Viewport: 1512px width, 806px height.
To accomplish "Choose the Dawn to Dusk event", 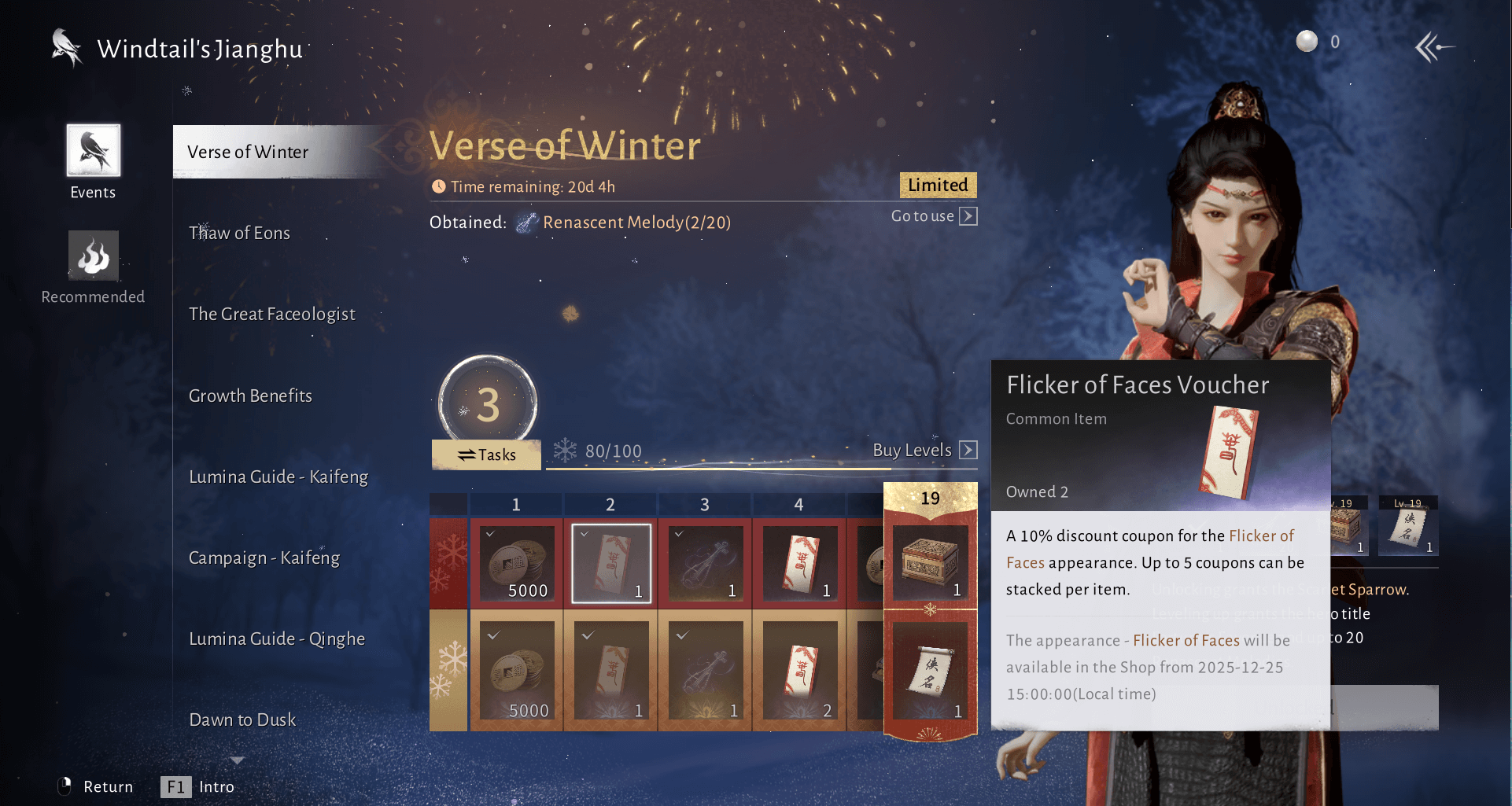I will tap(242, 720).
